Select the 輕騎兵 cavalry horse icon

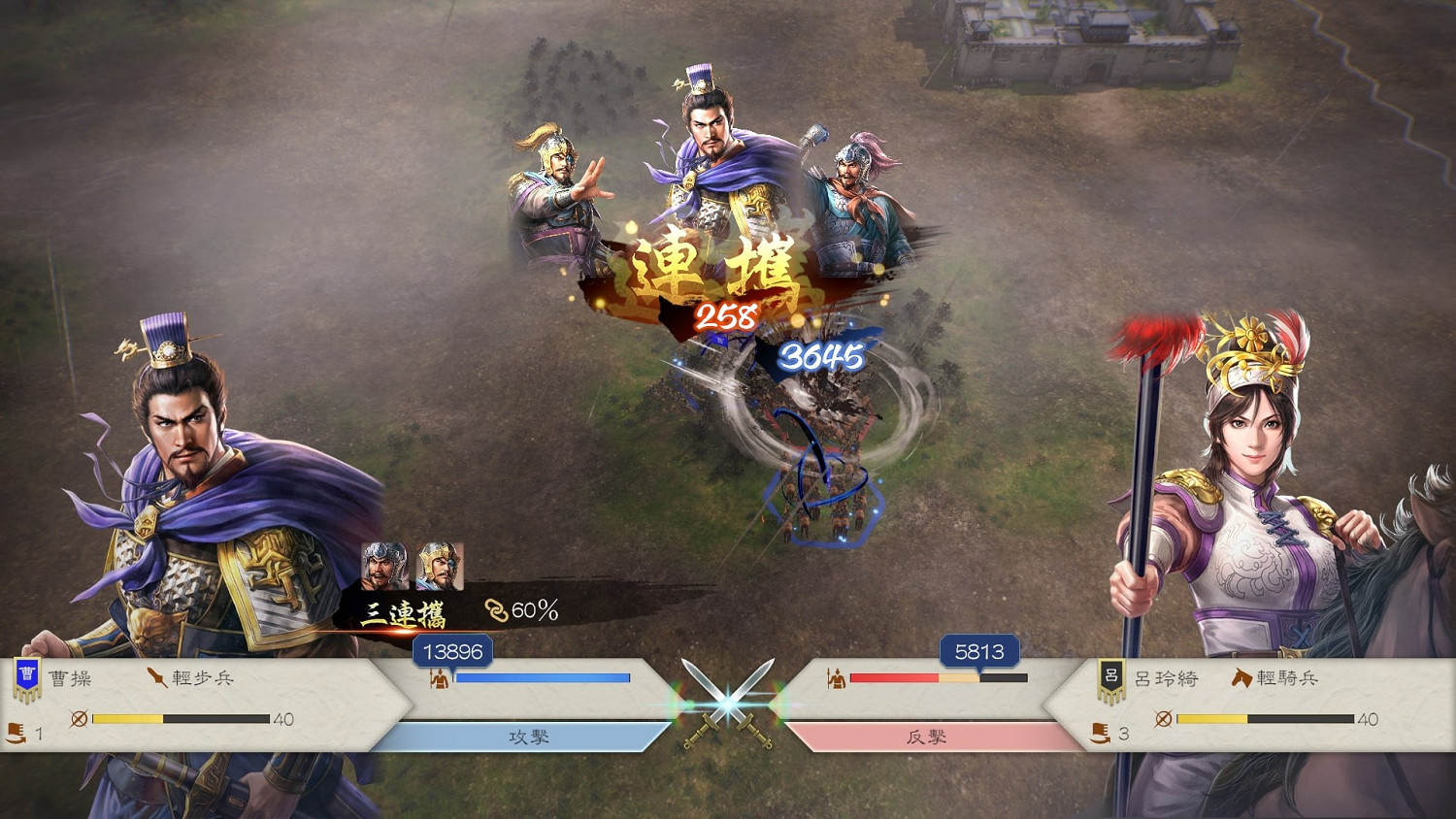1241,679
